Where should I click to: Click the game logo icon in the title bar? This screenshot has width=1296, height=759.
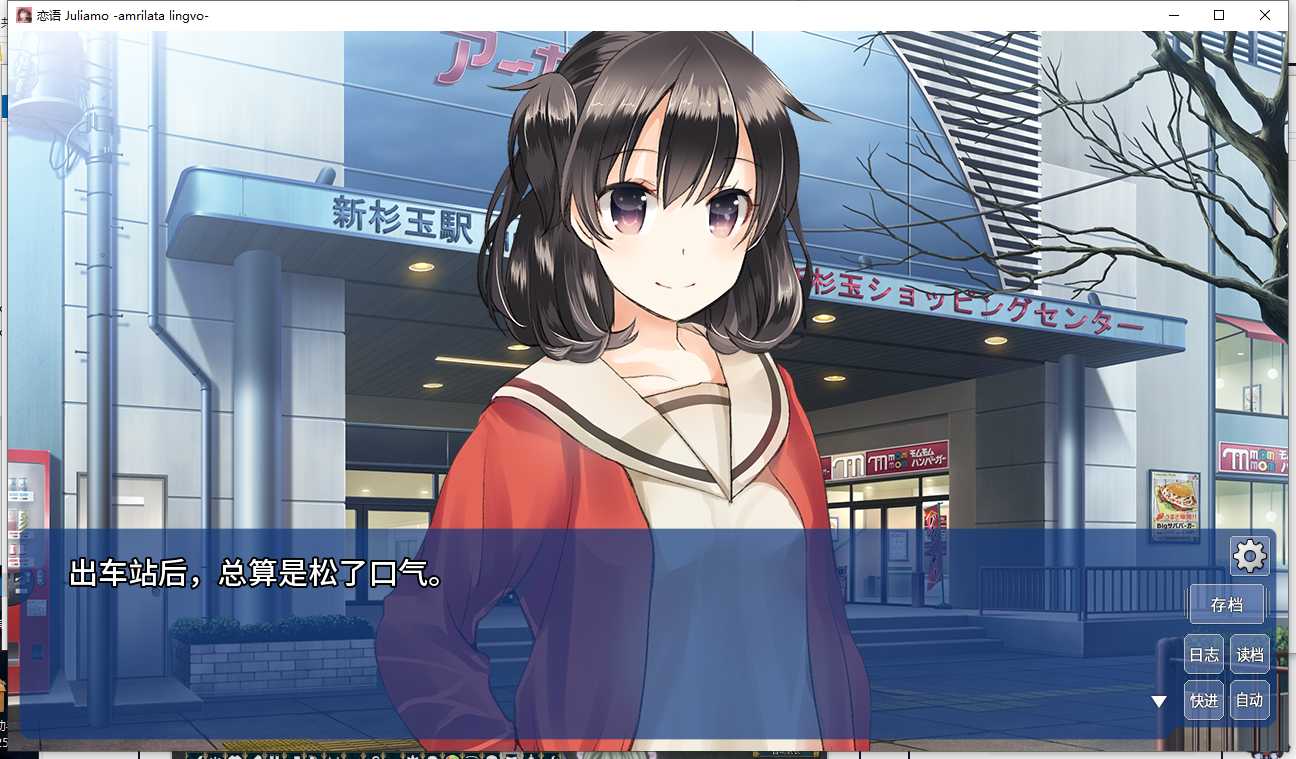pos(24,15)
